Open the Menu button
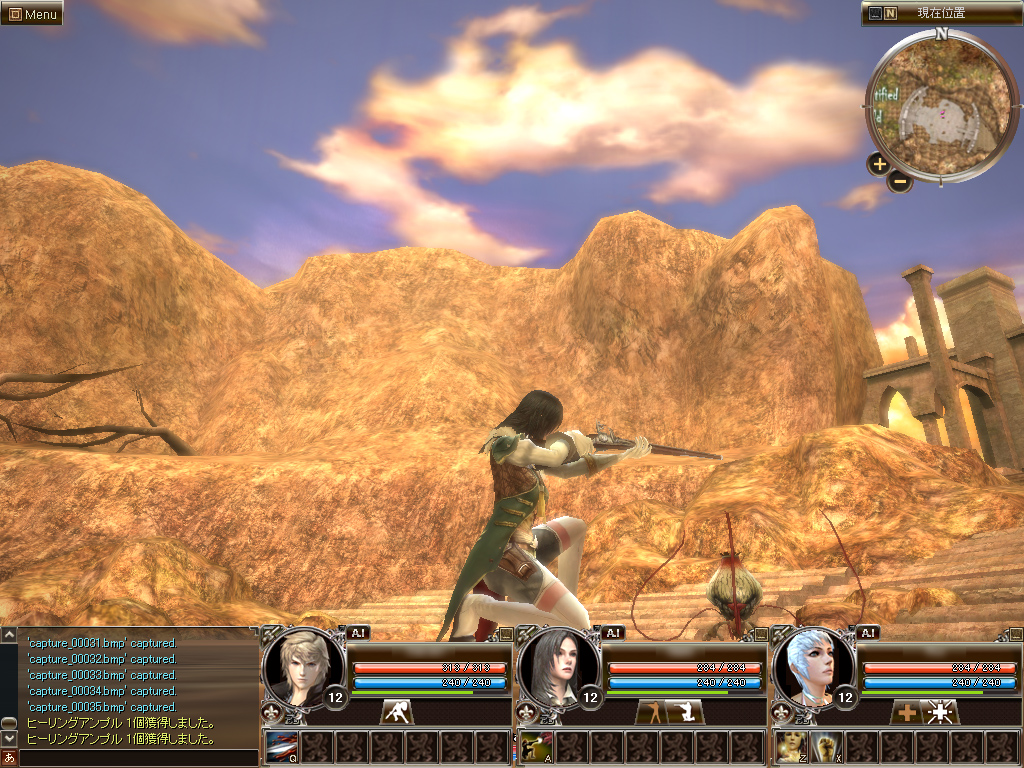 pyautogui.click(x=32, y=14)
